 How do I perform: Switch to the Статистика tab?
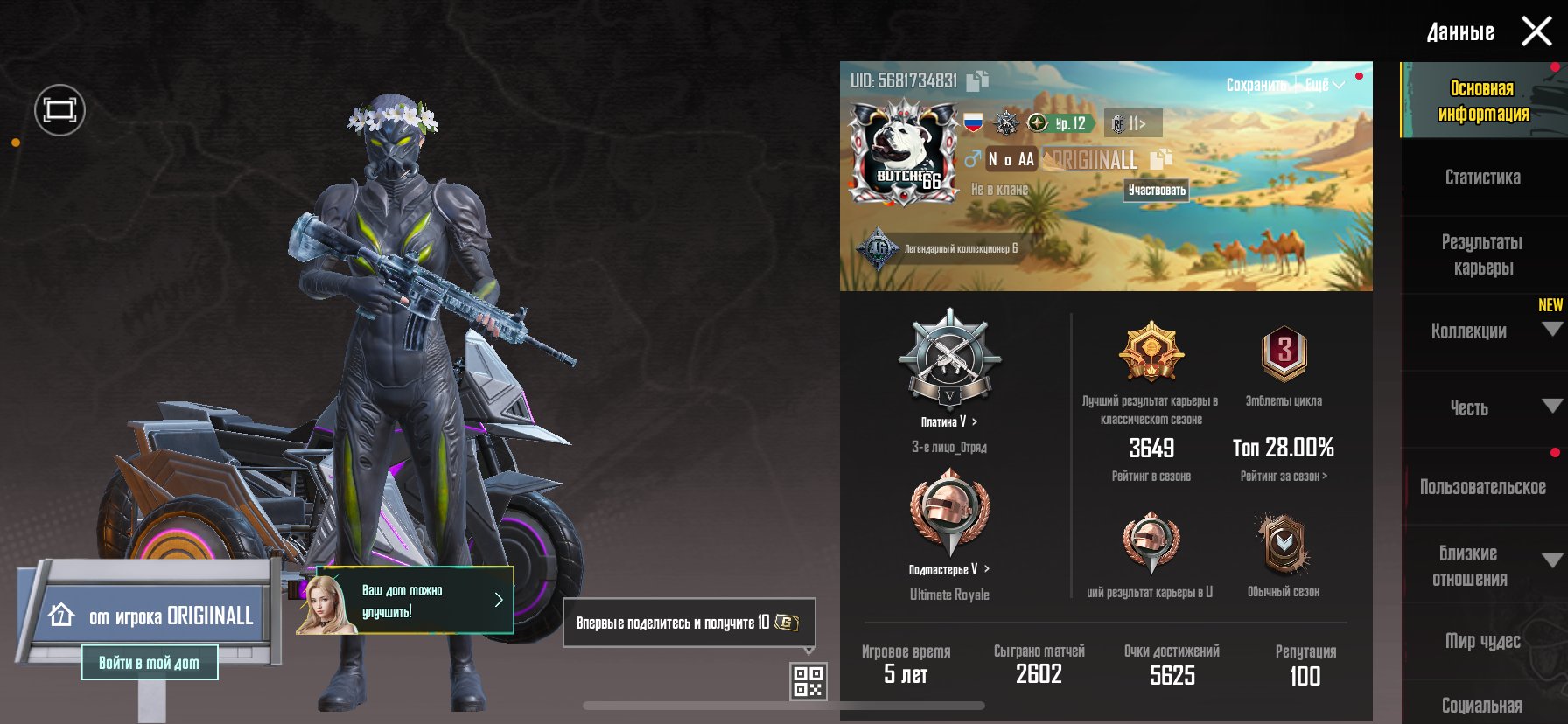click(x=1482, y=178)
